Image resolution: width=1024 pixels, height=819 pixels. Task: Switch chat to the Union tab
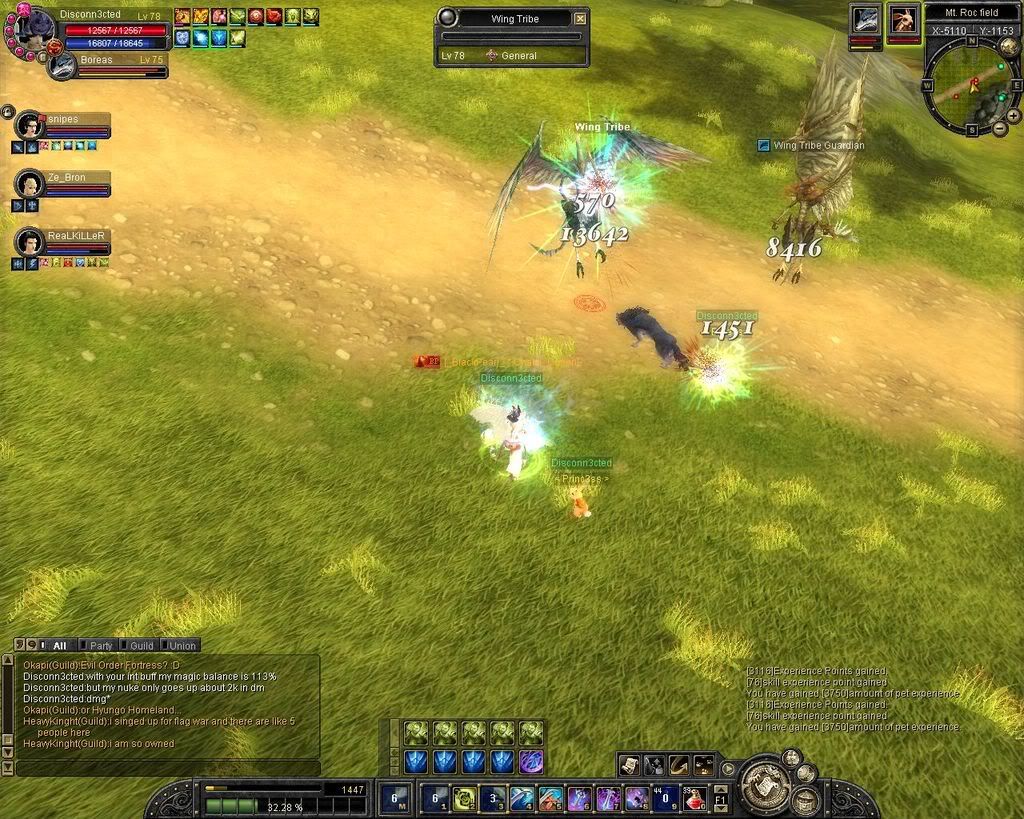182,646
